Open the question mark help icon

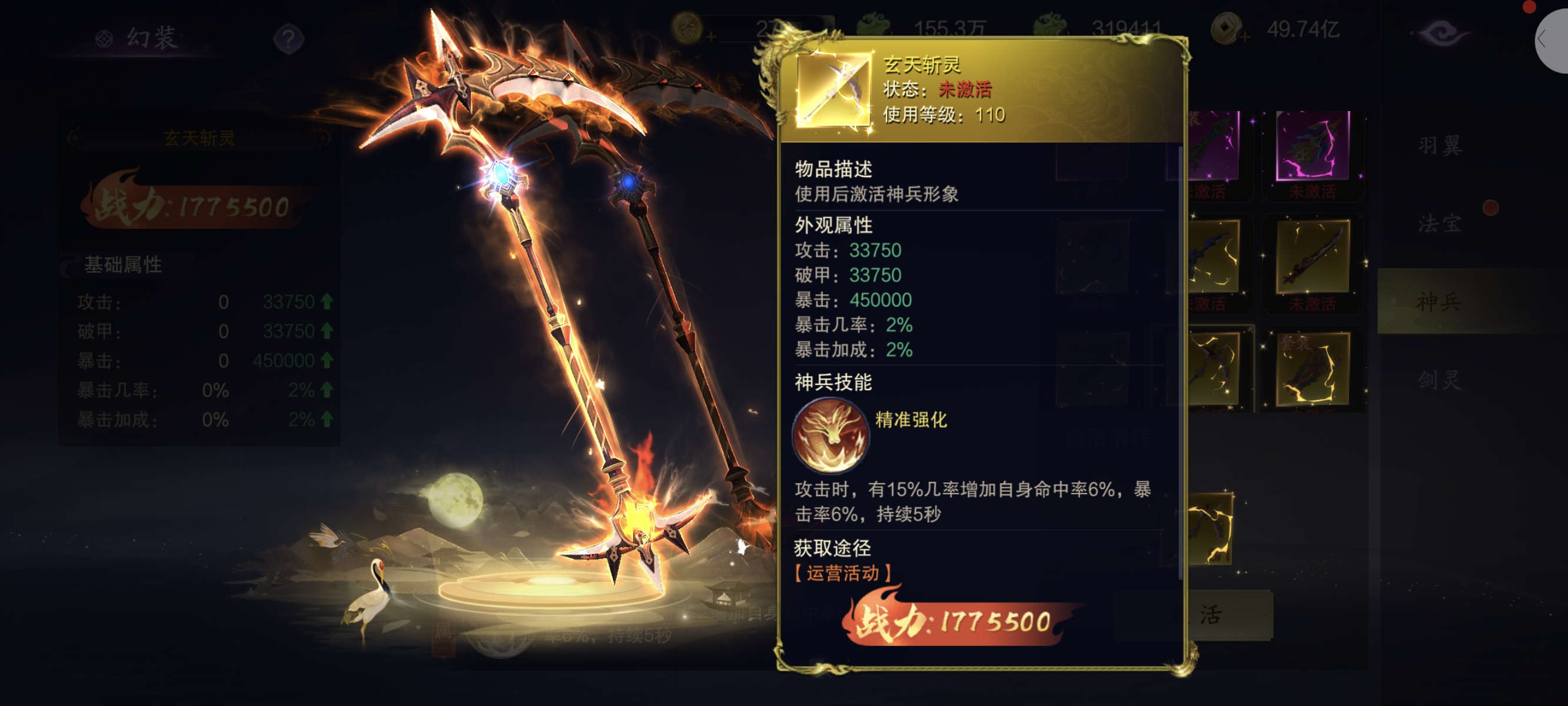pos(288,39)
